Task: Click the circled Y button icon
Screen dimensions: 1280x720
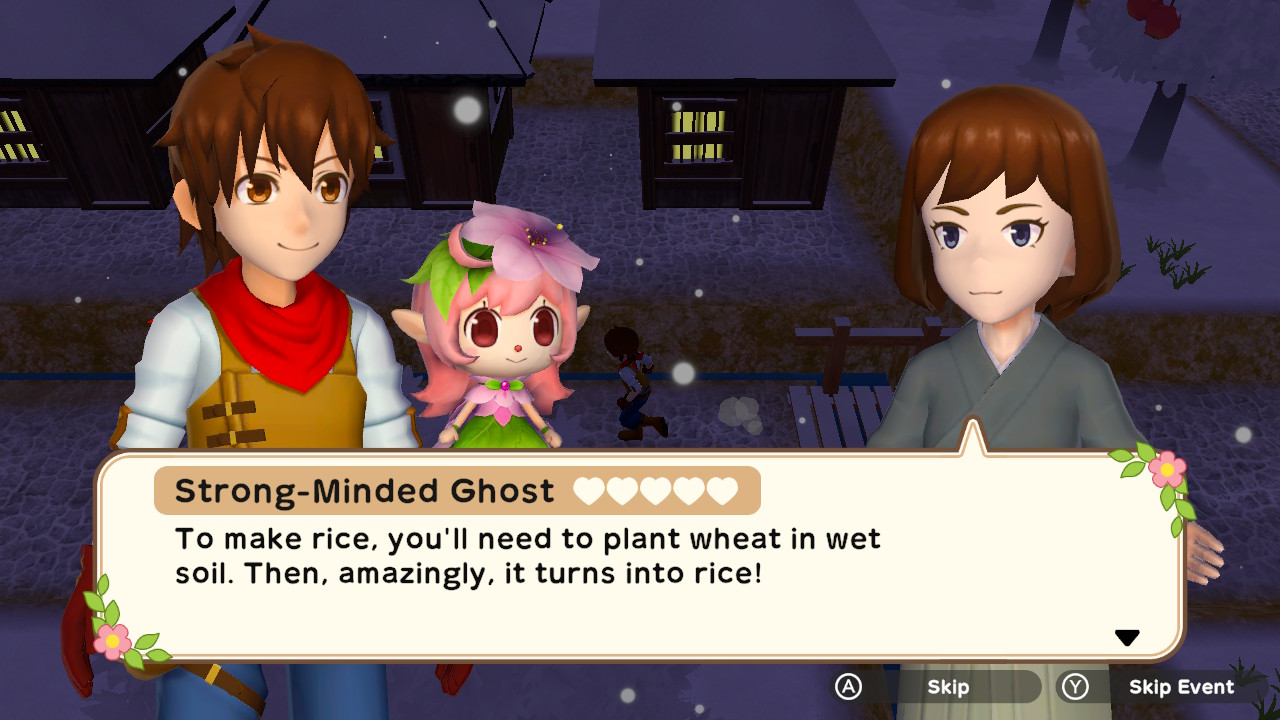Action: click(1075, 685)
